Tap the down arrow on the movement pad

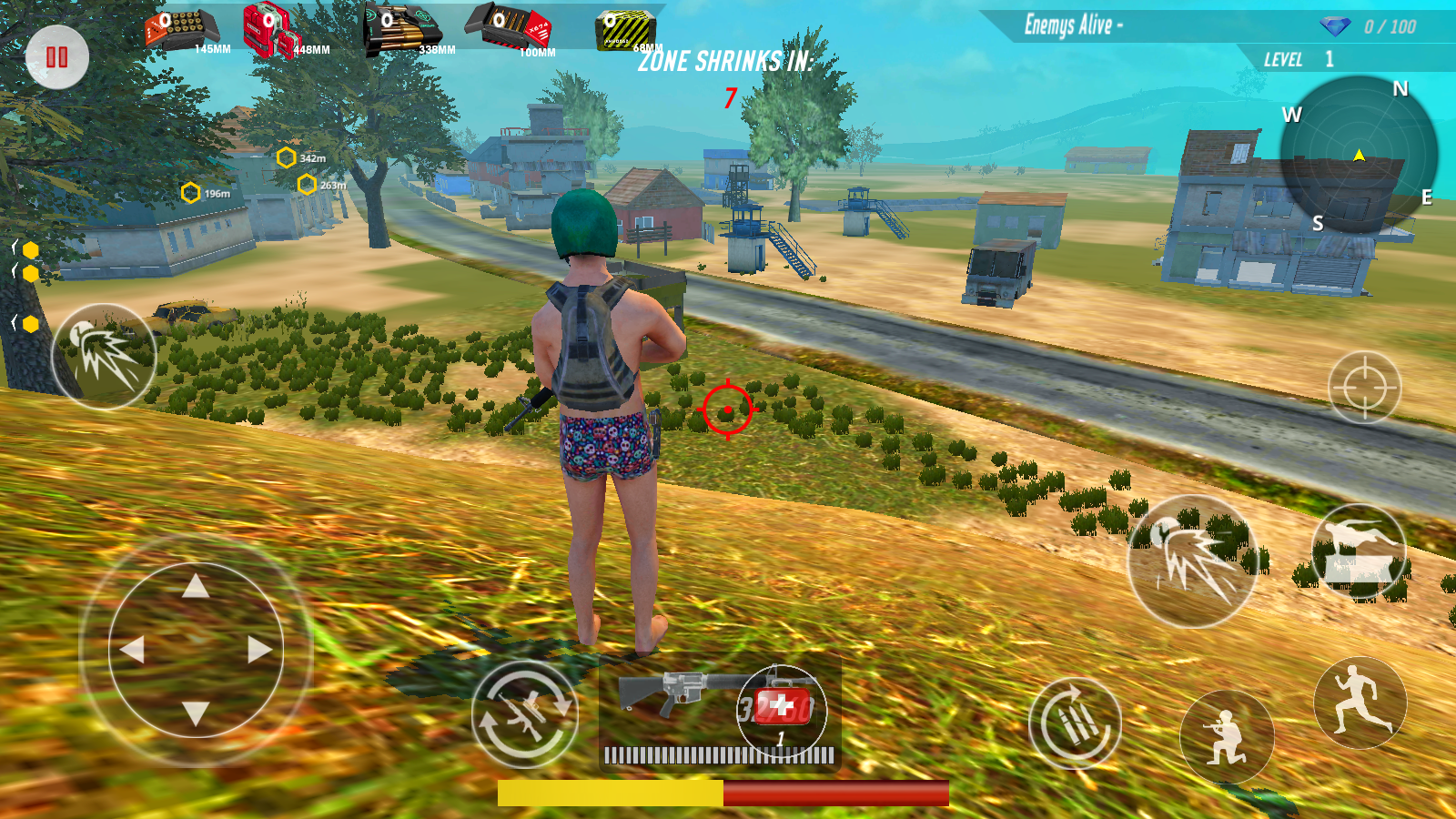(x=196, y=713)
